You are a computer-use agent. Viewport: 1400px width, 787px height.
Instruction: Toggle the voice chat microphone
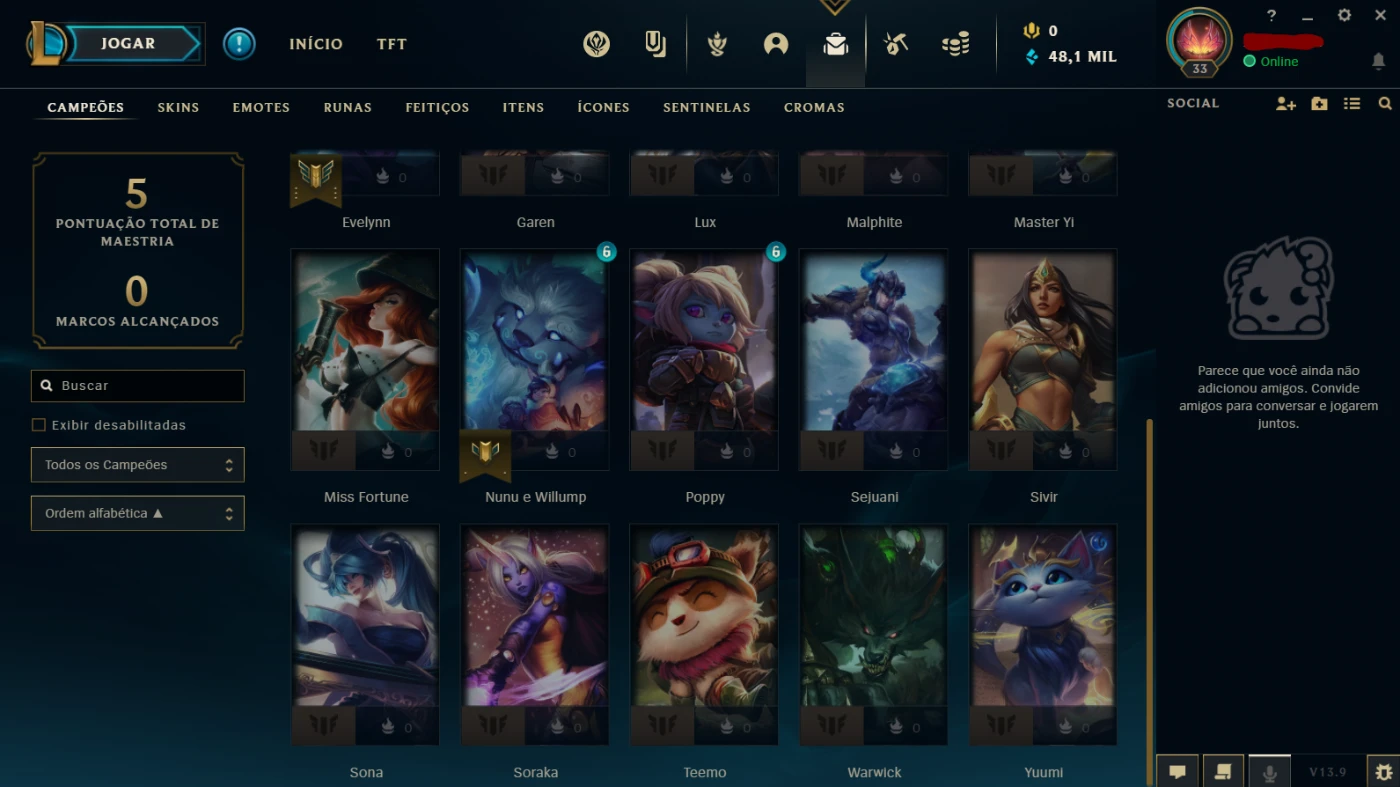(1269, 770)
